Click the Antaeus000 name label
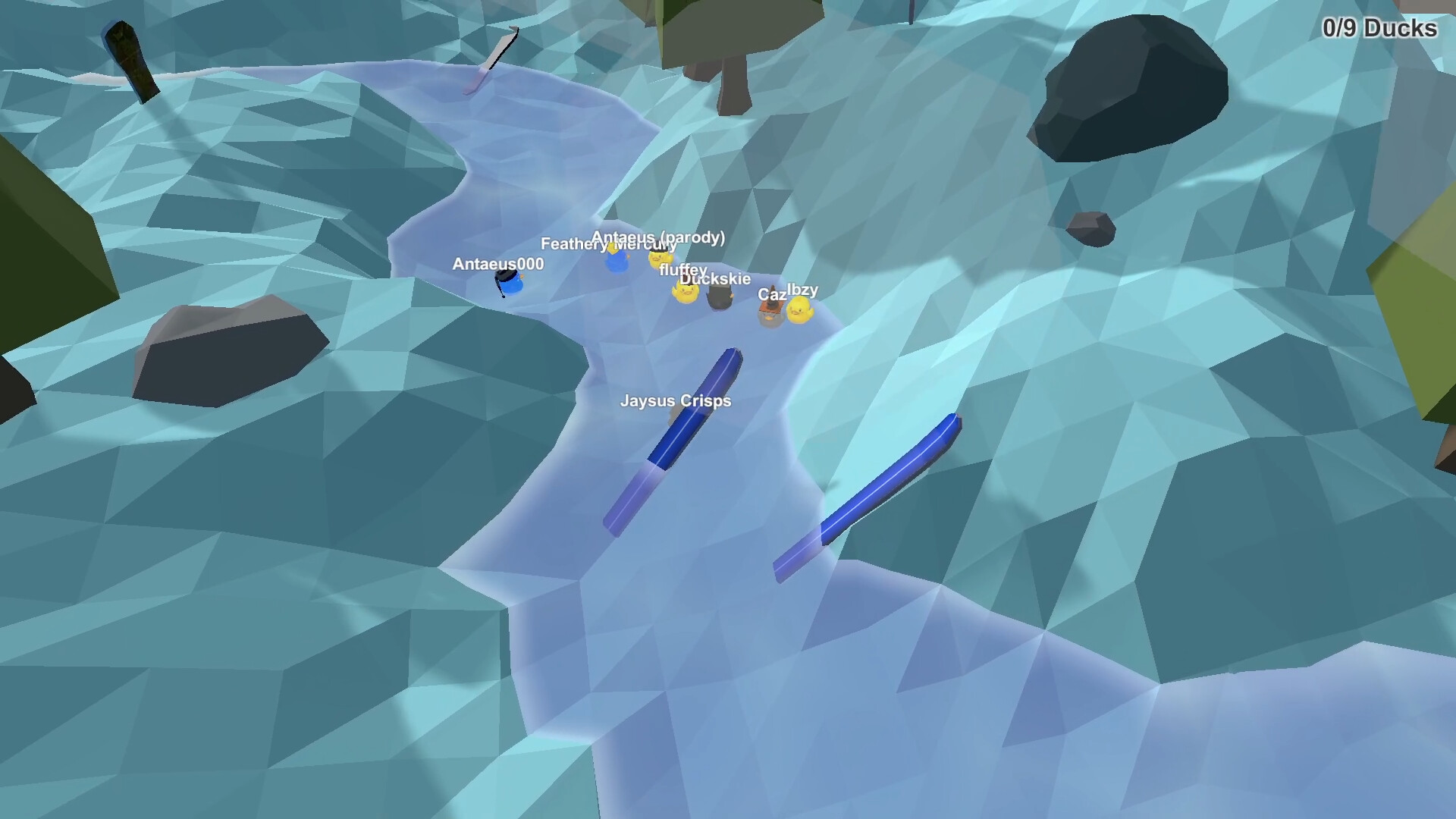 pos(497,265)
